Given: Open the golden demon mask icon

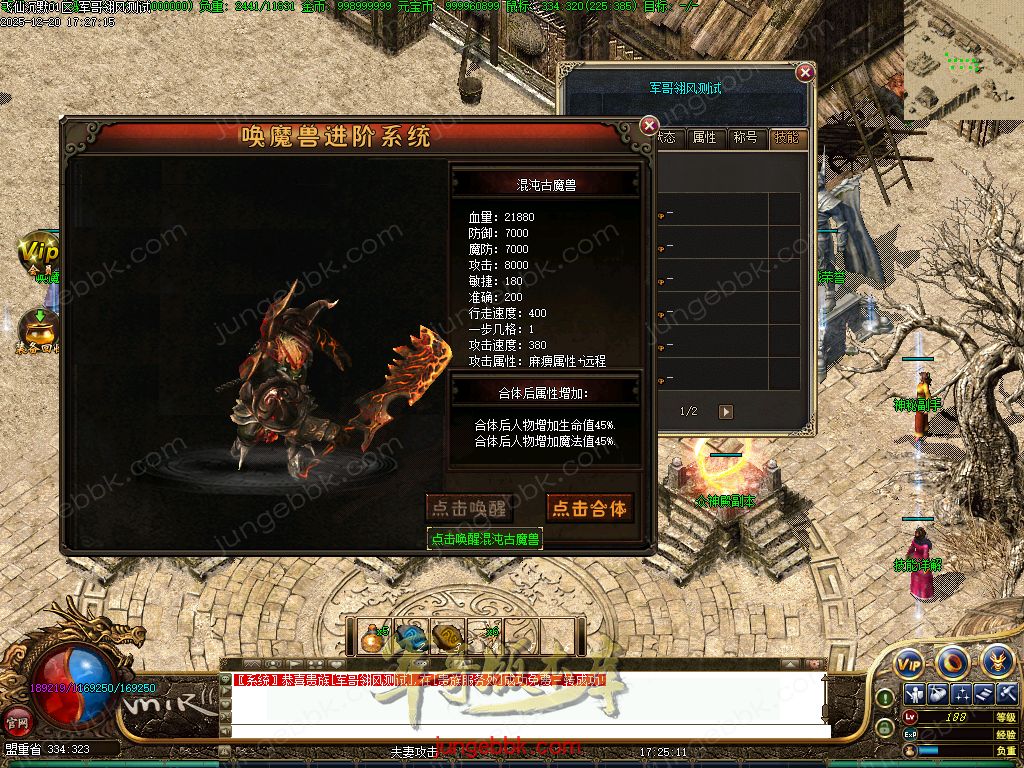Looking at the screenshot, I should pyautogui.click(x=996, y=661).
